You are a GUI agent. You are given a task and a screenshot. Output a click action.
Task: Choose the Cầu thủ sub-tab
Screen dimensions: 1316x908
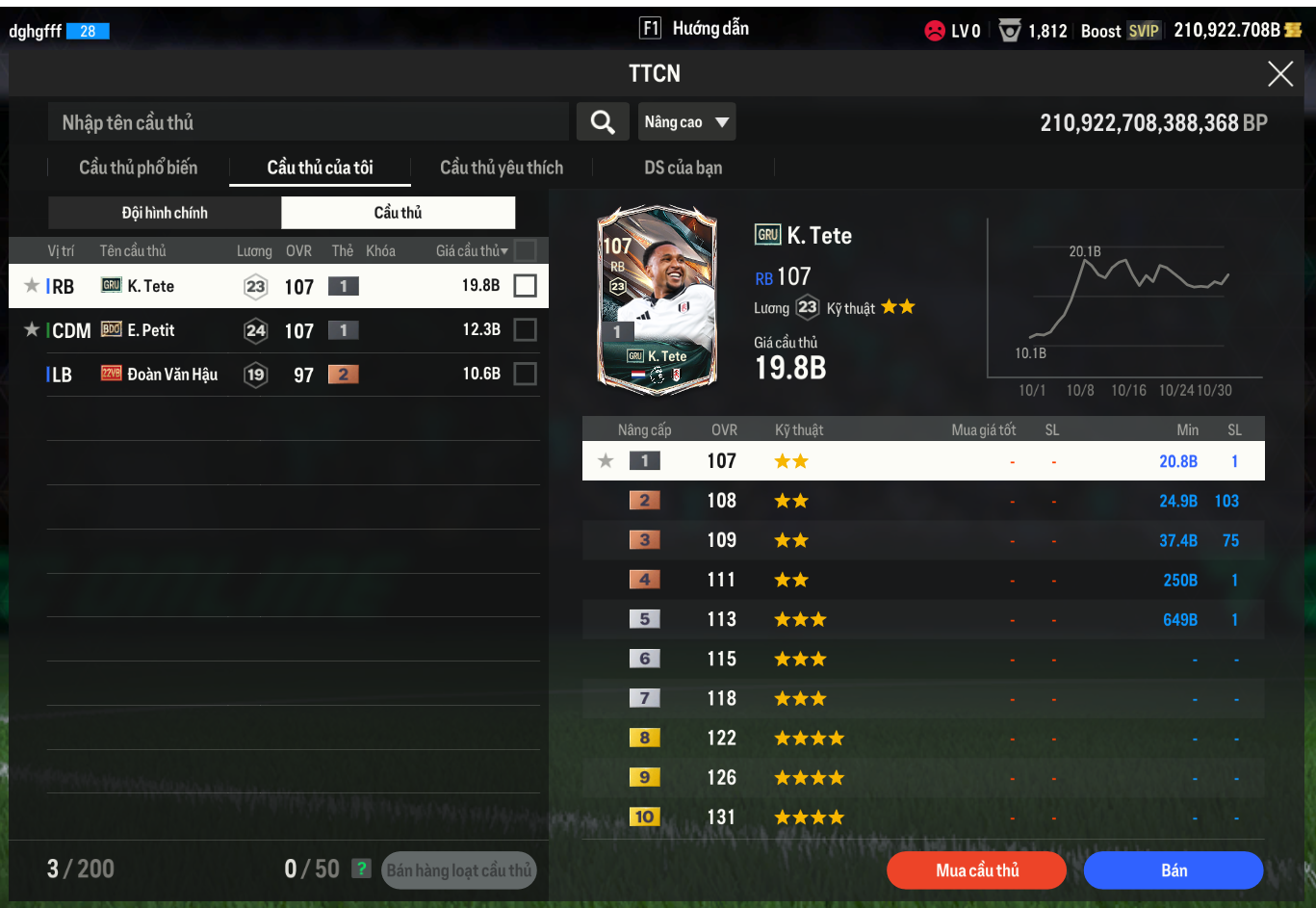tap(398, 213)
